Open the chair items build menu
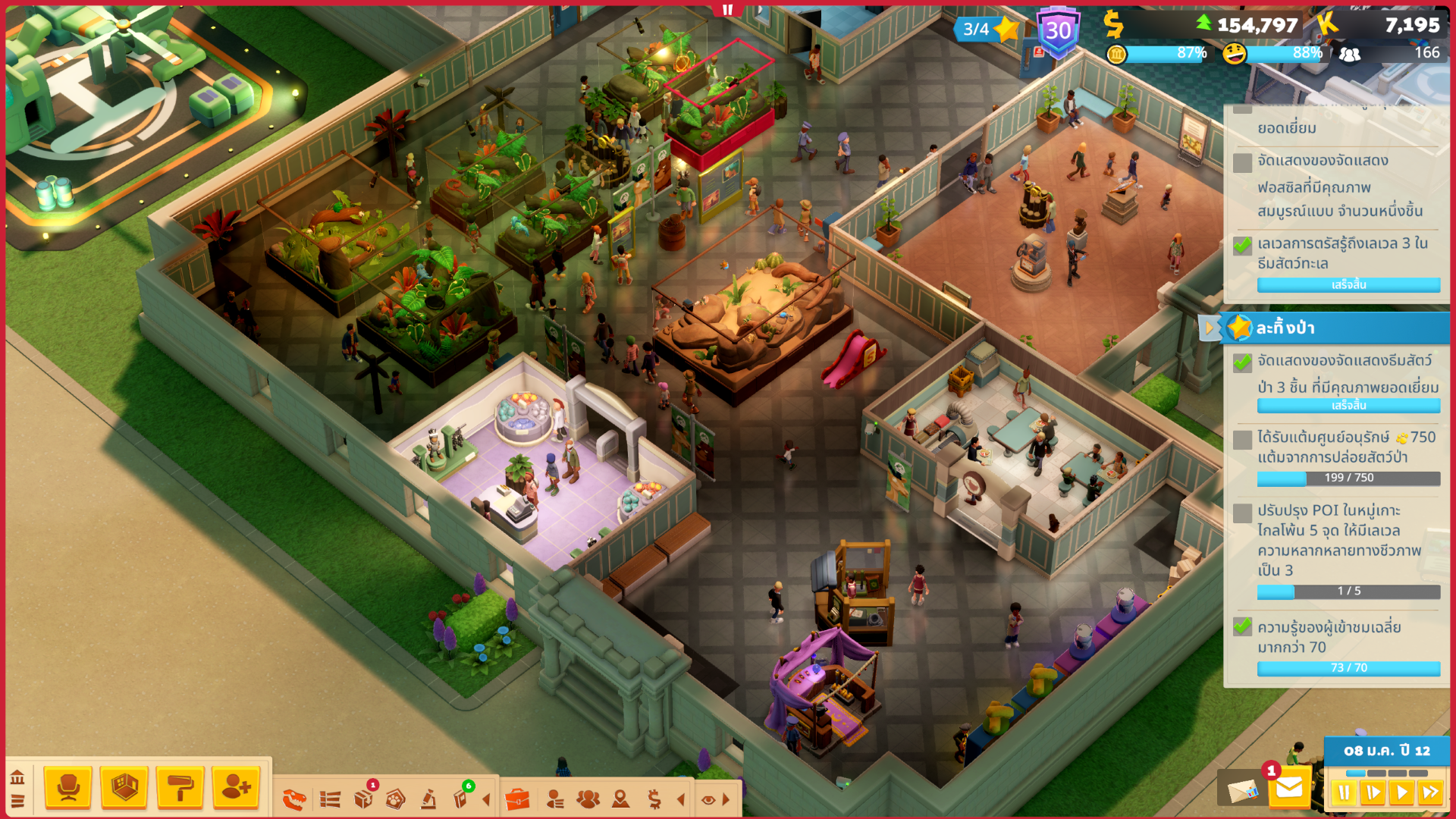1456x819 pixels. (68, 788)
